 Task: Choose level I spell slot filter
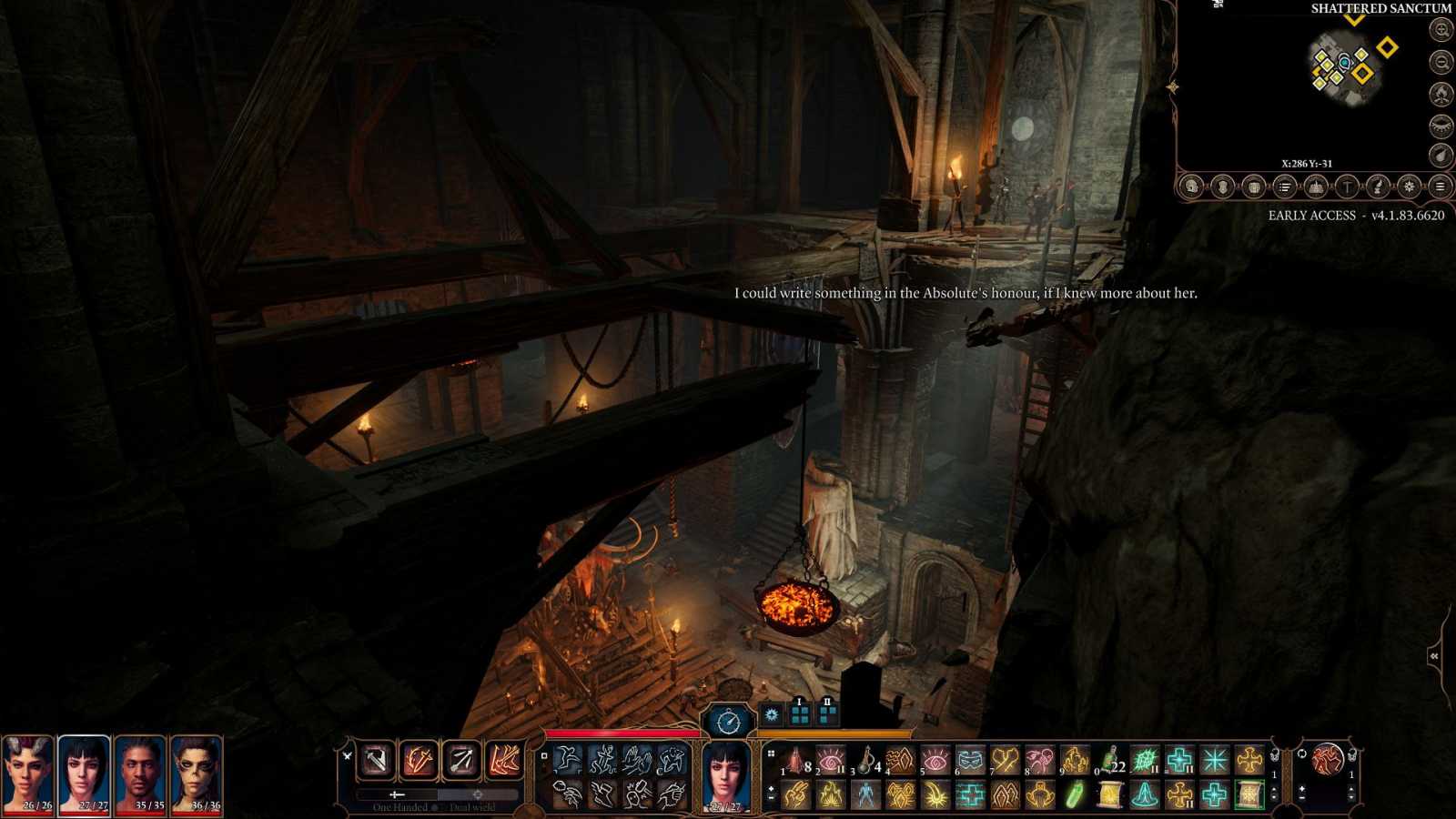[x=800, y=714]
